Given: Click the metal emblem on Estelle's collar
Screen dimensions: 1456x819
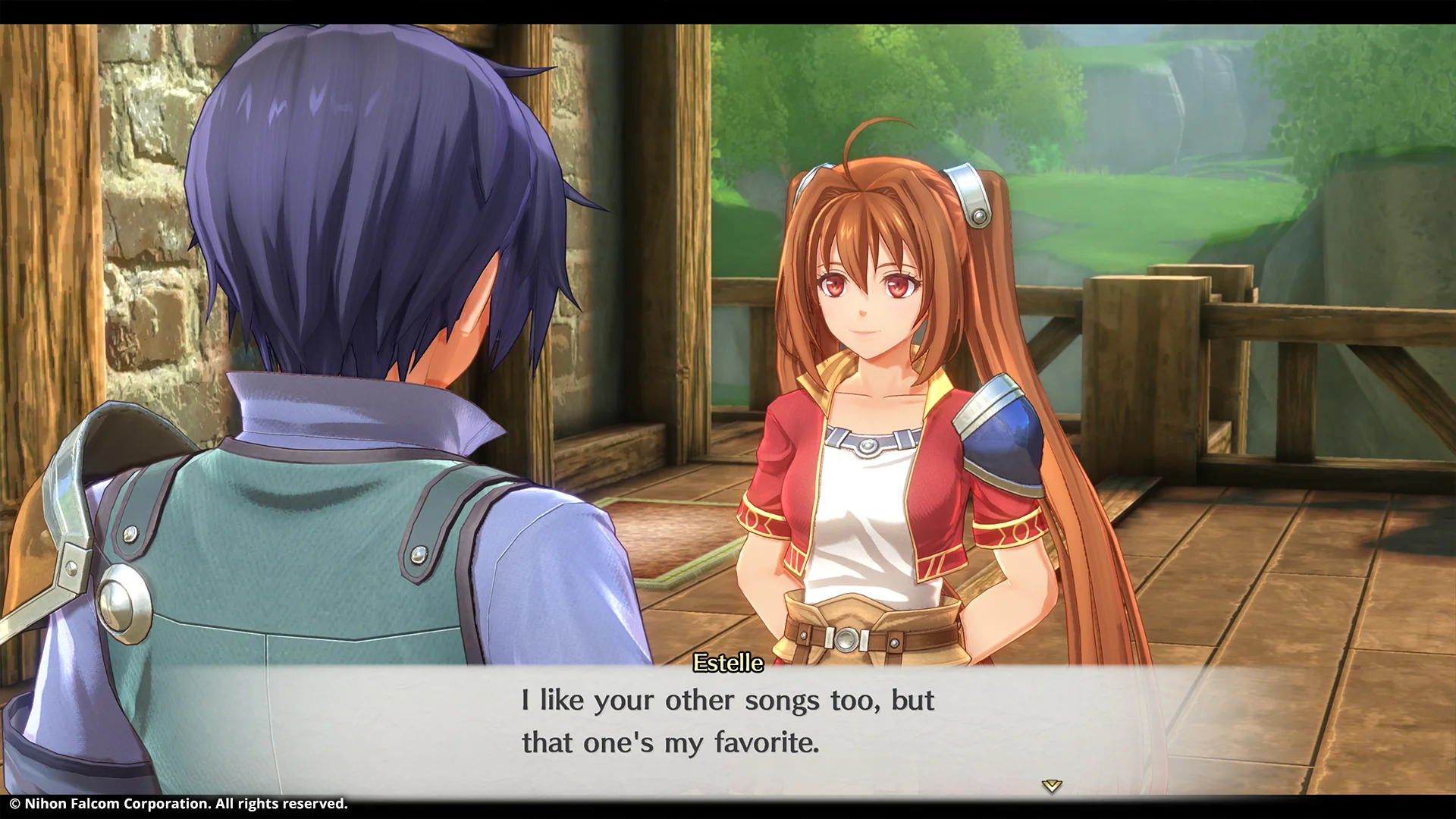Looking at the screenshot, I should click(x=871, y=447).
